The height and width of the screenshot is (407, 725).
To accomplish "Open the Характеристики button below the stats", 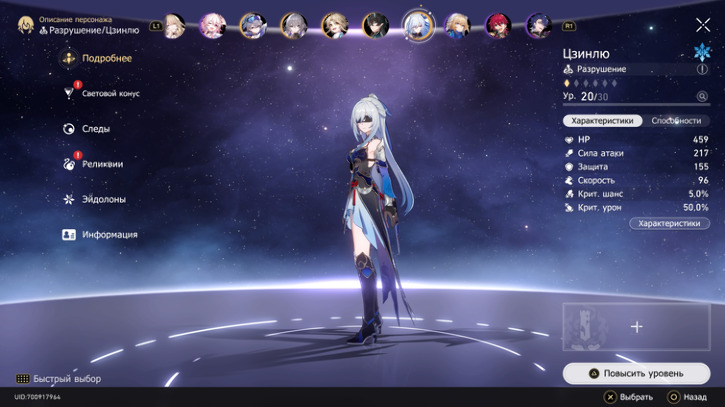I will [669, 224].
